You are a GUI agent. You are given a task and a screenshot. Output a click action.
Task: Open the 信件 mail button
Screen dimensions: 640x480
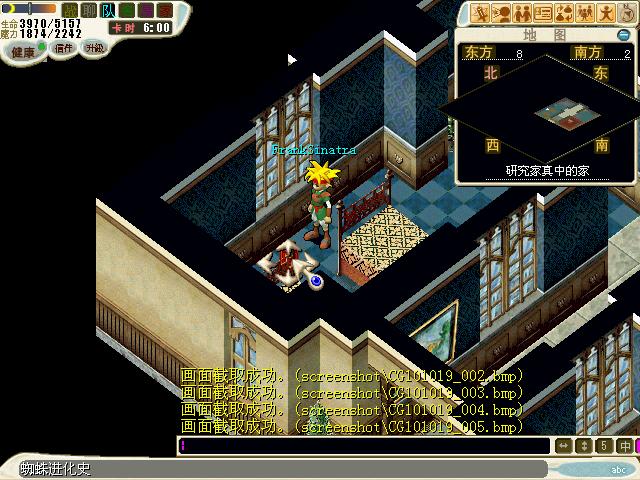[x=64, y=48]
